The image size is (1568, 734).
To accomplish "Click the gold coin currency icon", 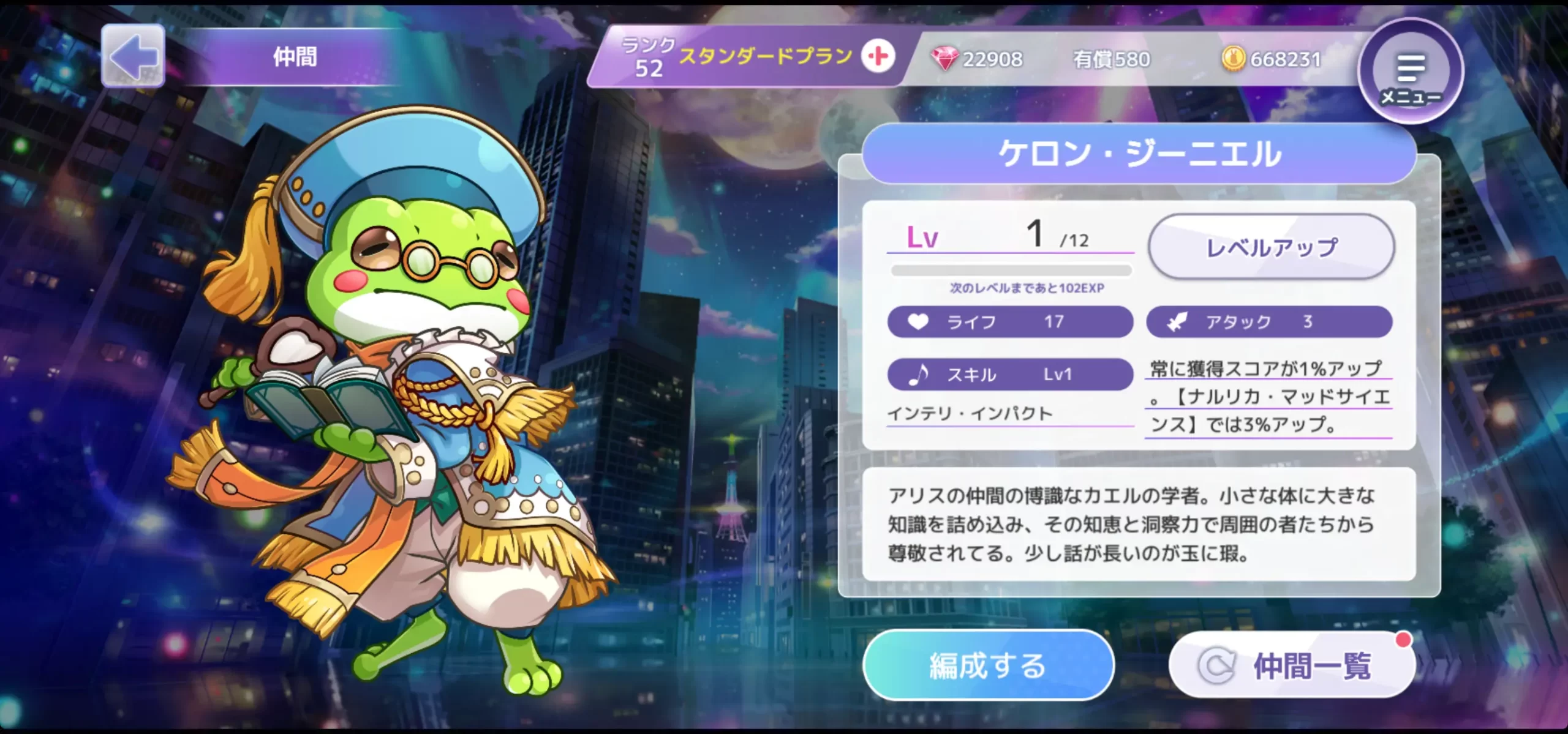I will pos(1234,59).
